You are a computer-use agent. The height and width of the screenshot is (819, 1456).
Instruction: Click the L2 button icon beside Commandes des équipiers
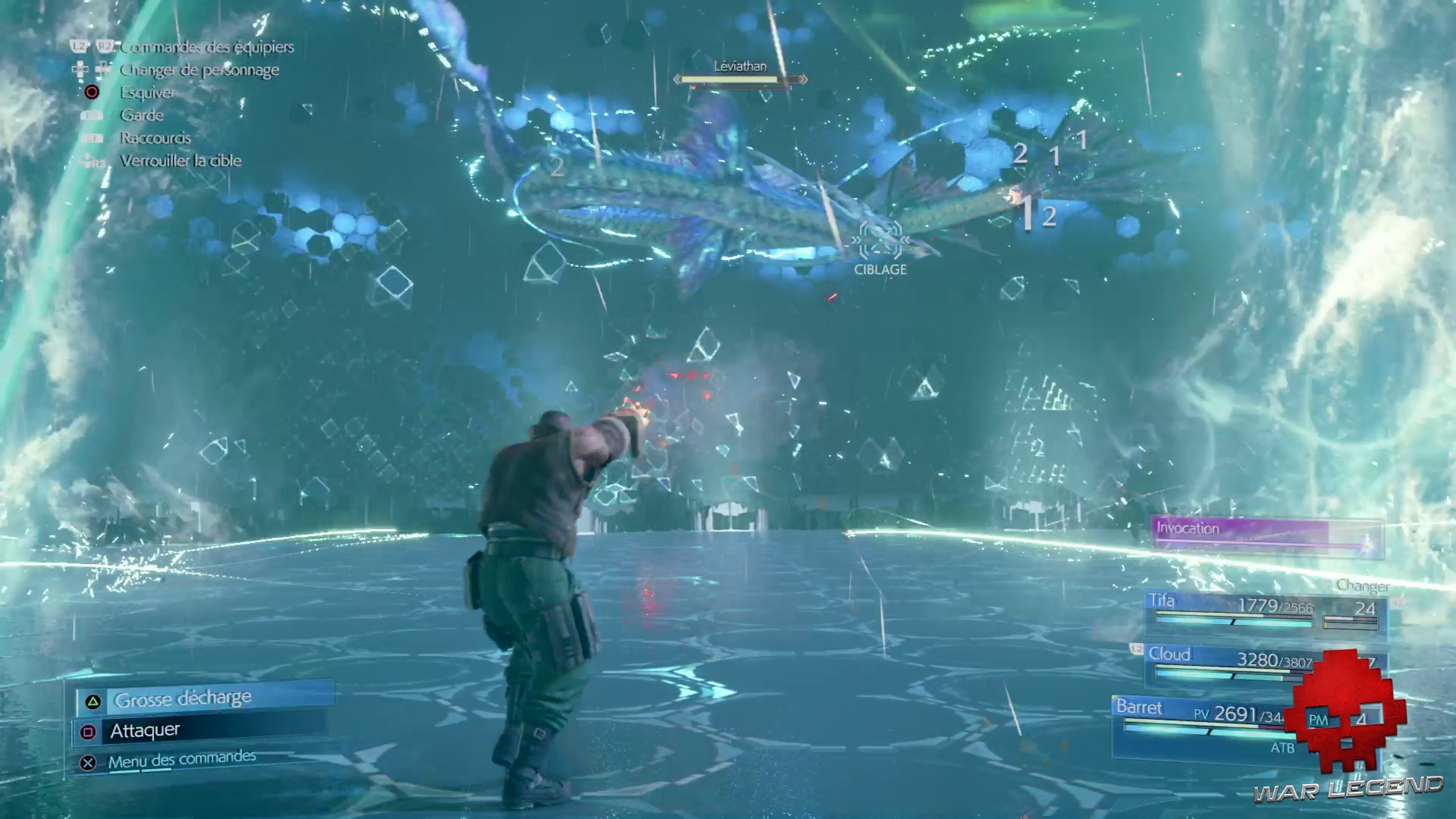pyautogui.click(x=79, y=46)
